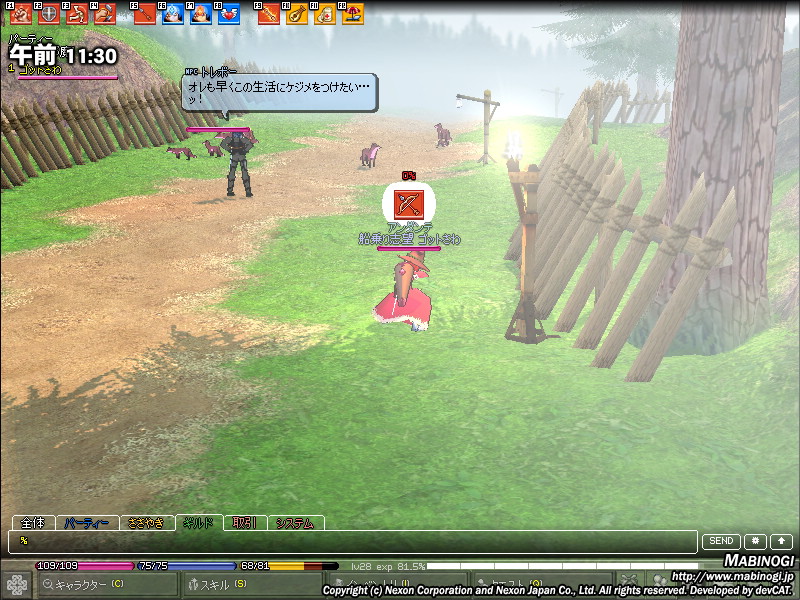Switch to the 全体 chat tab
Screen dimensions: 800x600
tap(32, 523)
